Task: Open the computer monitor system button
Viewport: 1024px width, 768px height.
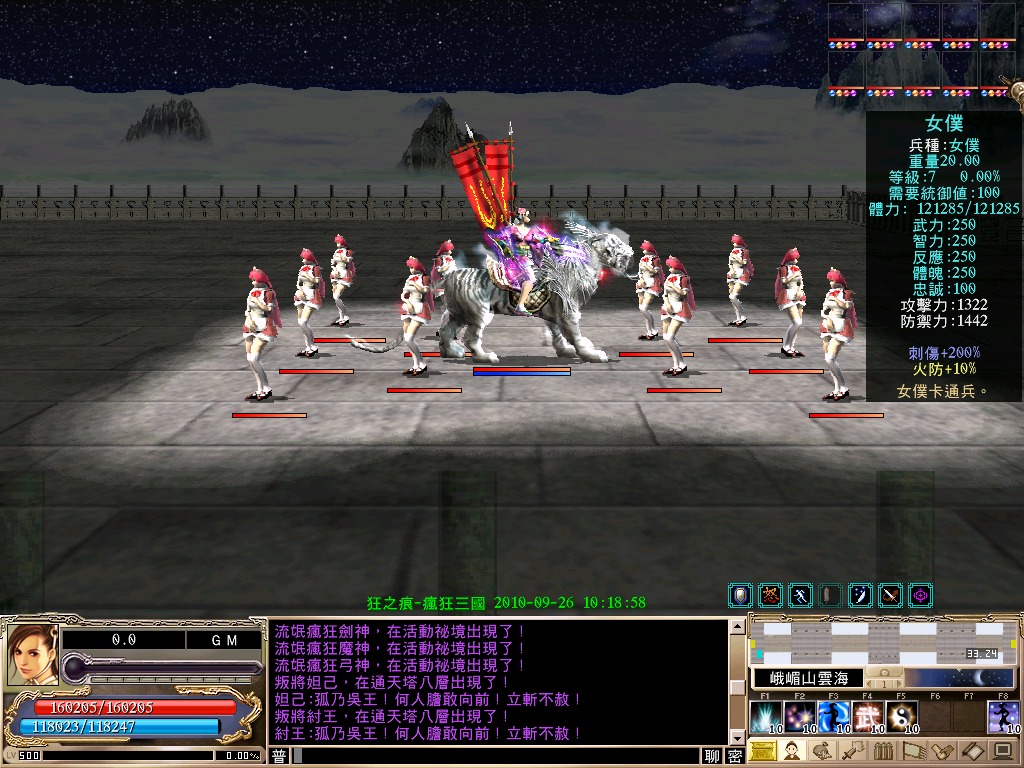Action: pos(1002,751)
